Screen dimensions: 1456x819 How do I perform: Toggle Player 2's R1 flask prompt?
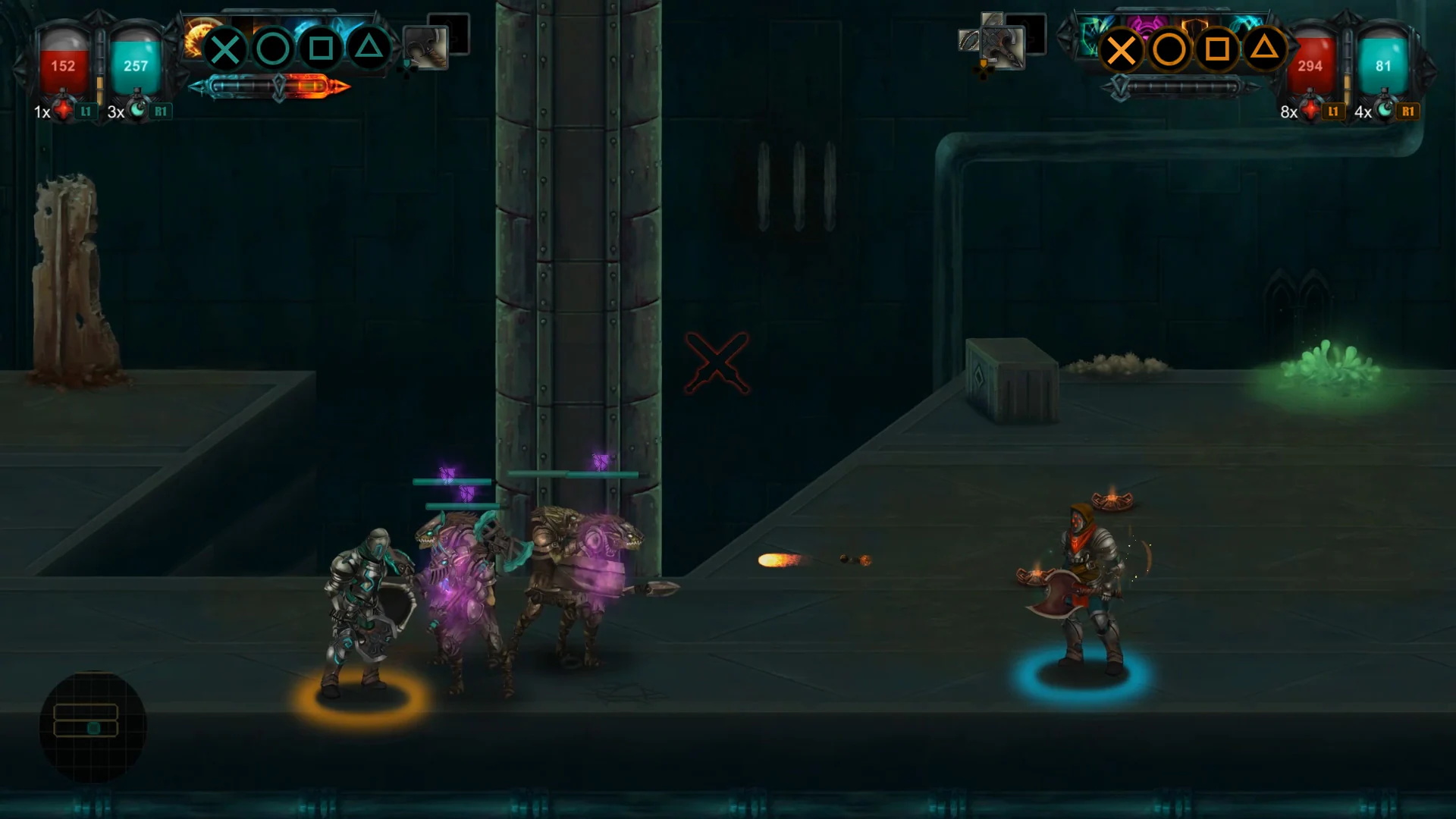tap(1409, 111)
